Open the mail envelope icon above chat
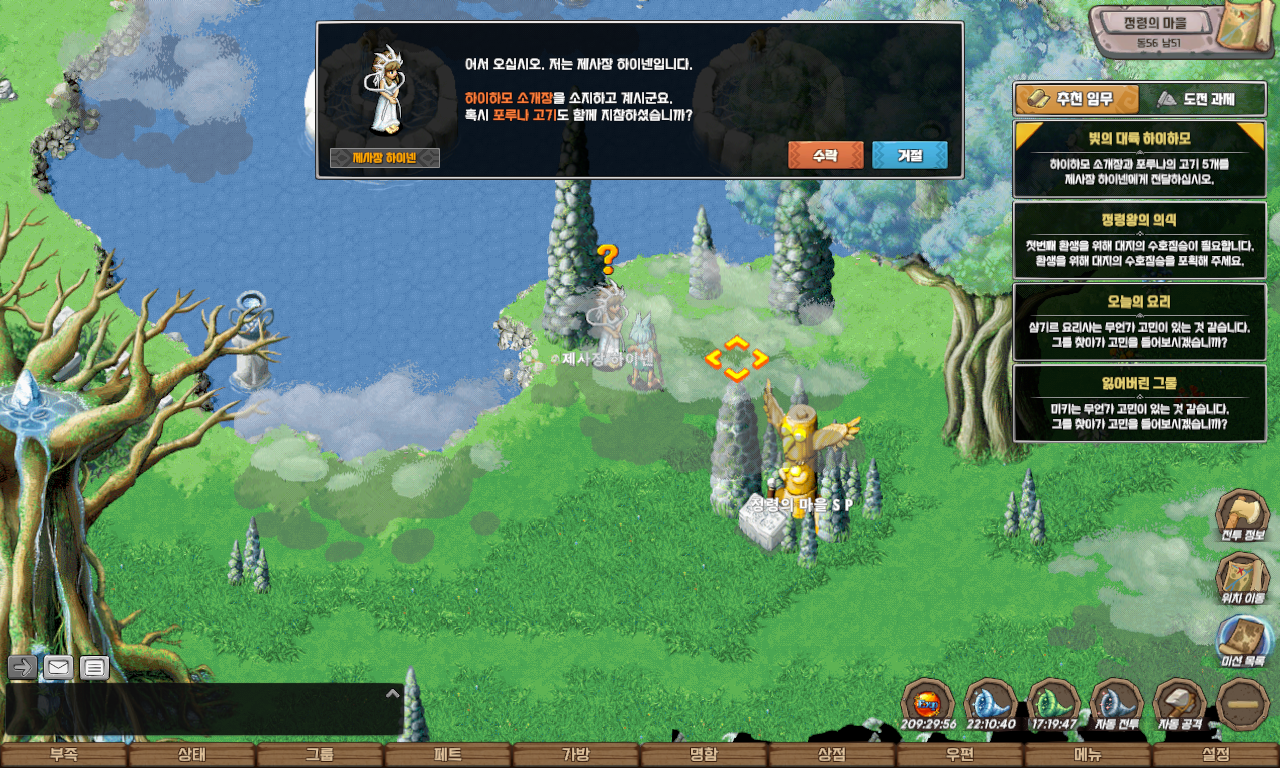This screenshot has width=1280, height=768. tap(58, 667)
